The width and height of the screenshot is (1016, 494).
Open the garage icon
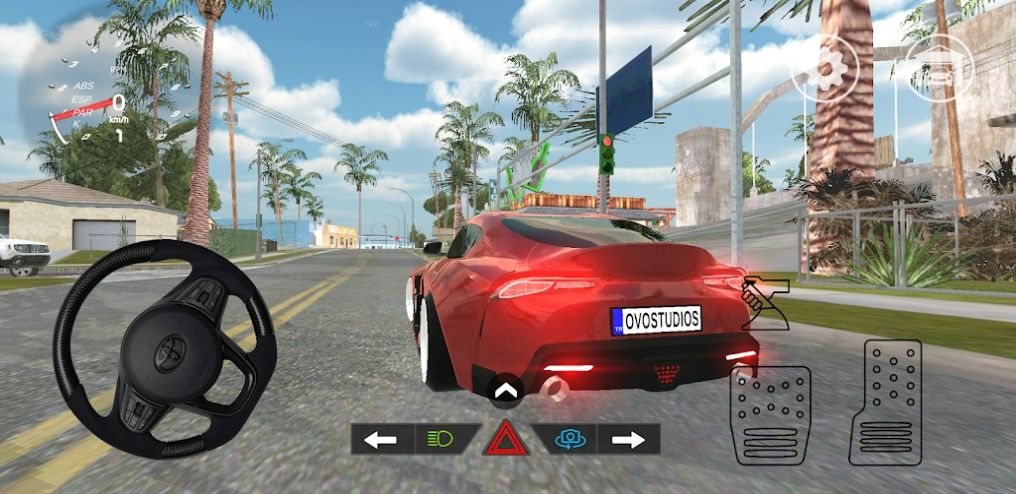(x=941, y=68)
